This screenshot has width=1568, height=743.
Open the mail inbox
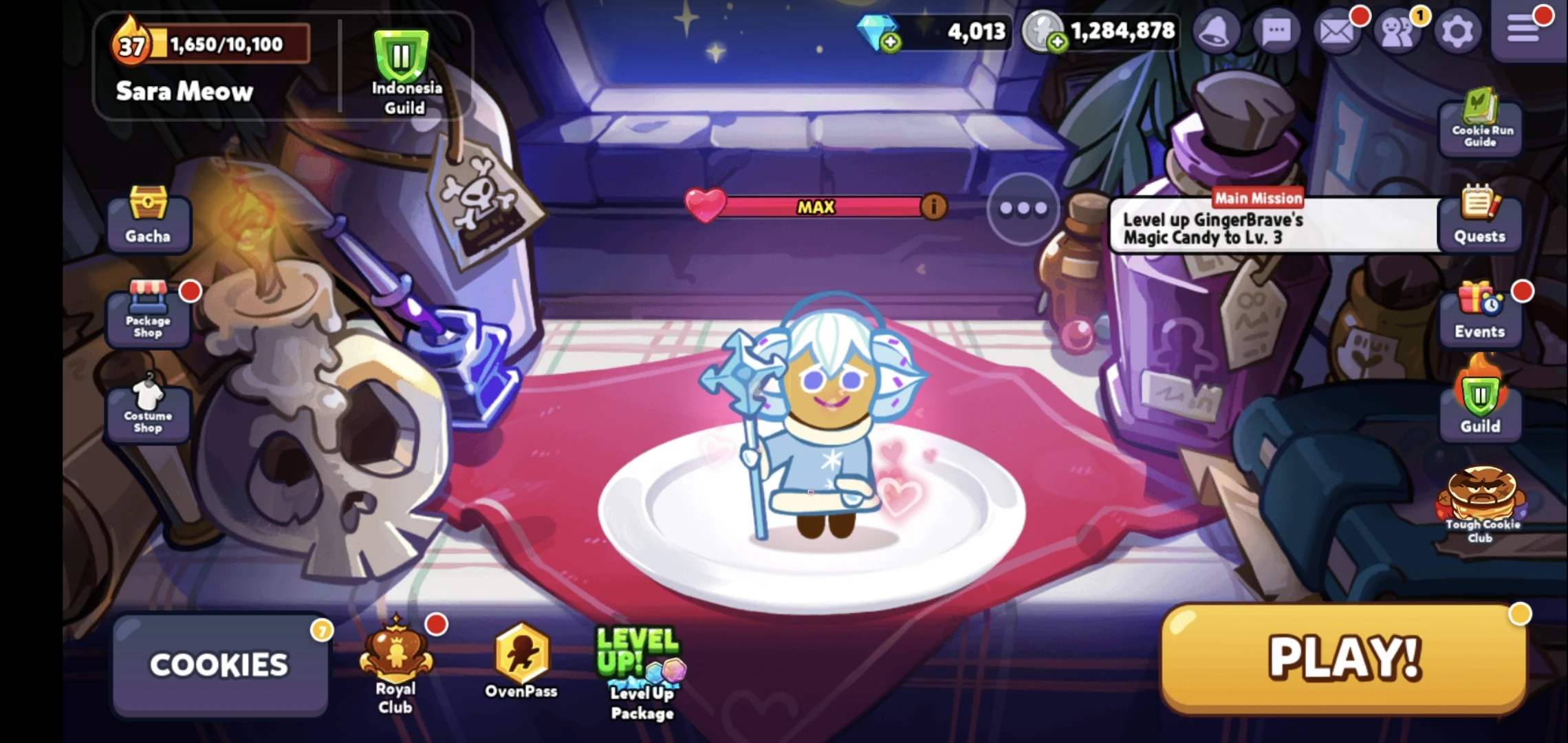(1336, 30)
